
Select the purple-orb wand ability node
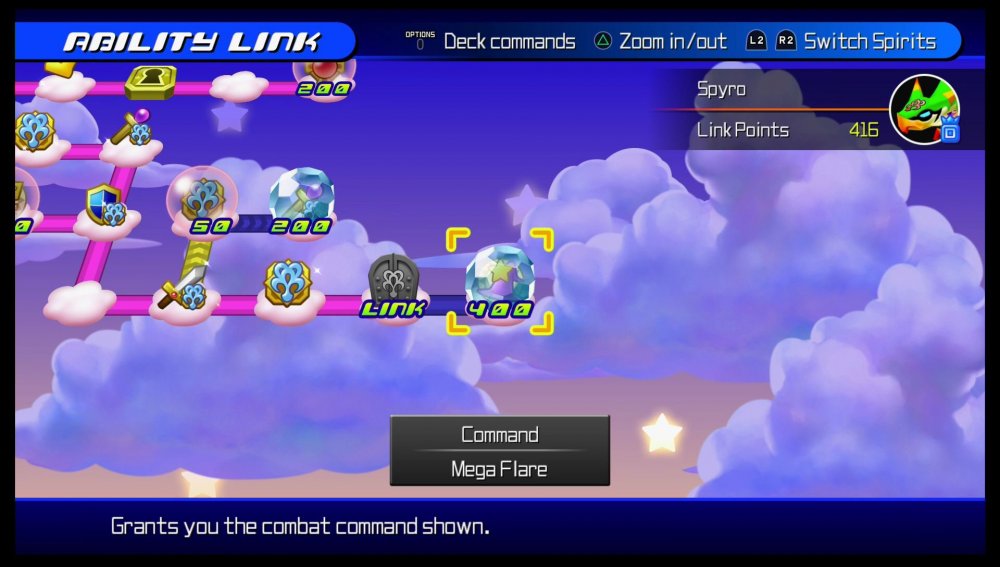tap(132, 129)
